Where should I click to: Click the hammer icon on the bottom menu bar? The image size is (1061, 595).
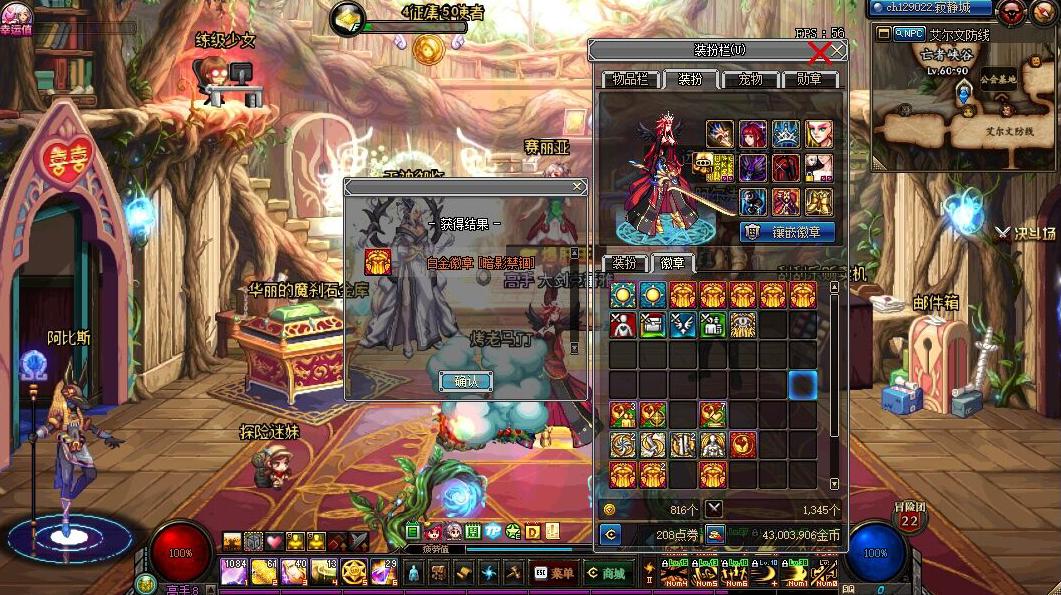pos(514,573)
